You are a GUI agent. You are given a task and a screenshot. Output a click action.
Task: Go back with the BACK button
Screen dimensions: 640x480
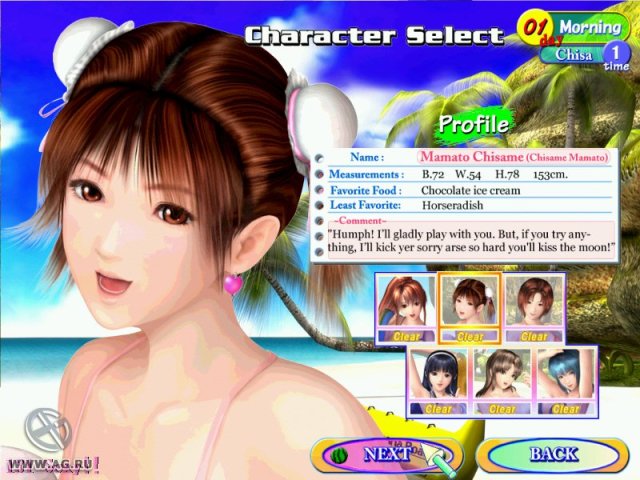(552, 454)
